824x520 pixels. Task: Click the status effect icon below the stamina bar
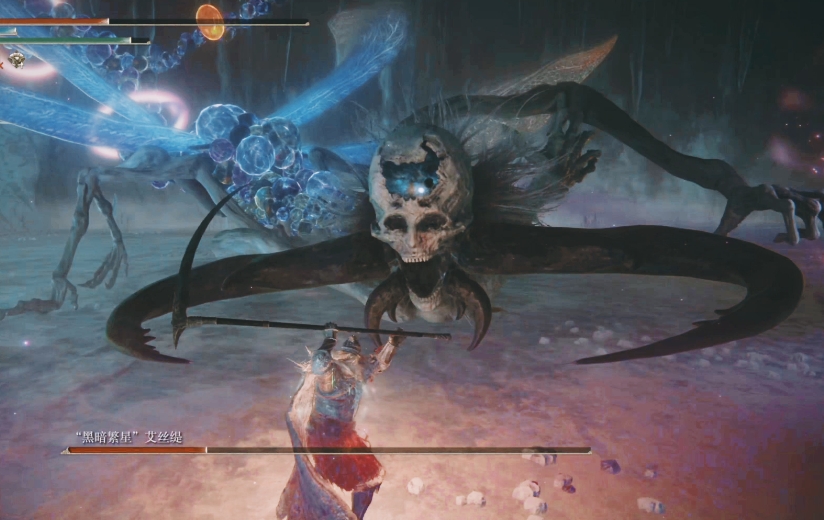pos(17,61)
